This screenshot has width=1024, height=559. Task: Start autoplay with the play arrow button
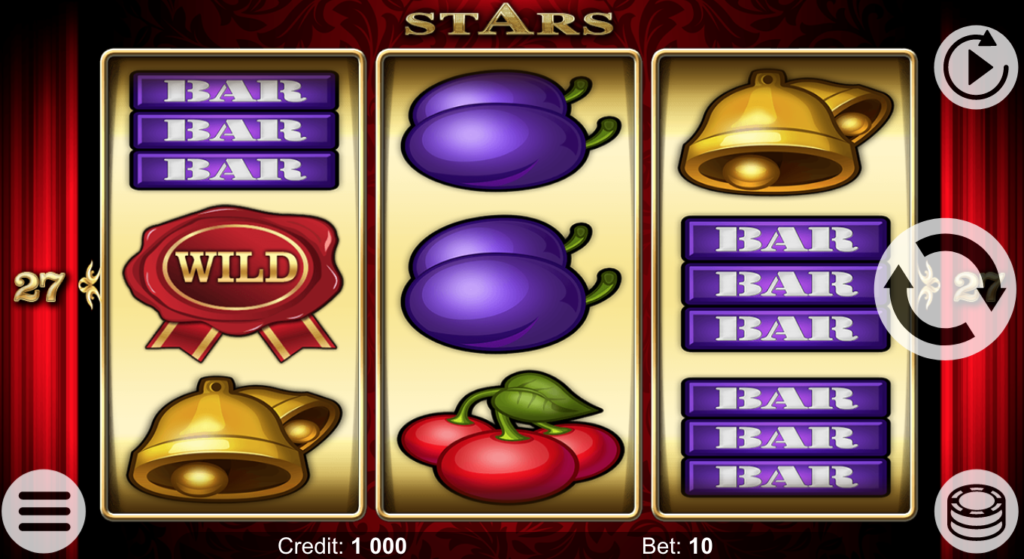[976, 67]
